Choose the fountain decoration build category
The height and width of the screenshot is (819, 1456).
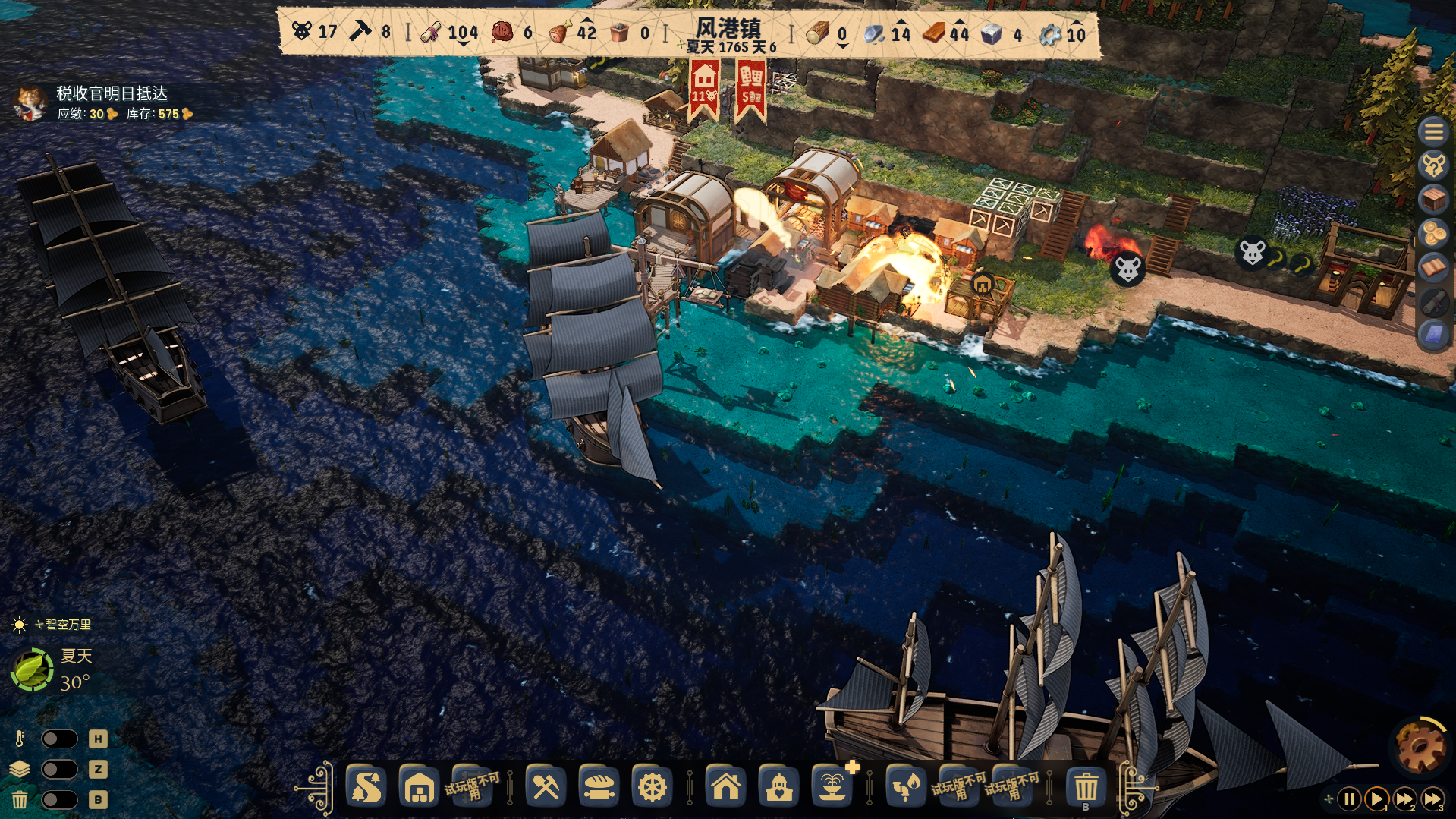pyautogui.click(x=832, y=787)
